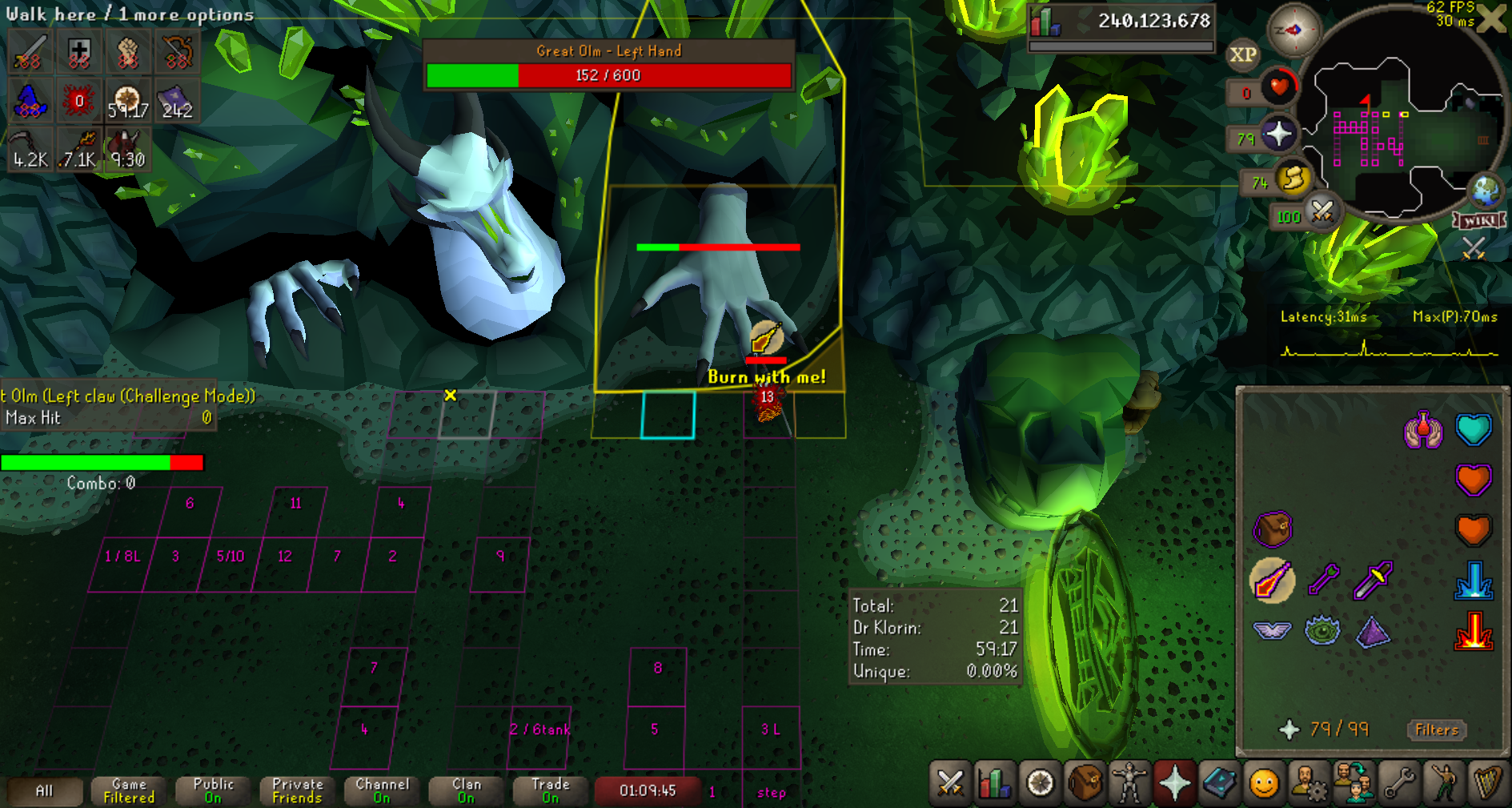The image size is (1512, 808).
Task: Use the special attack crossed-swords orb
Action: point(1321,212)
